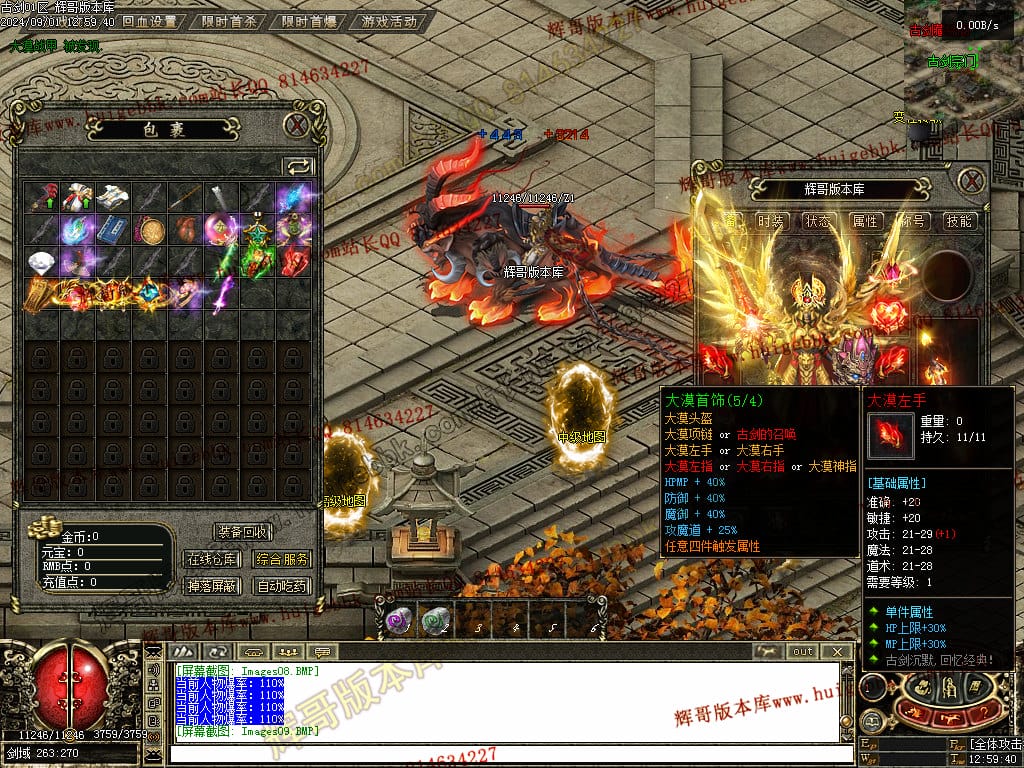Click the 装备回收 button

coord(242,532)
